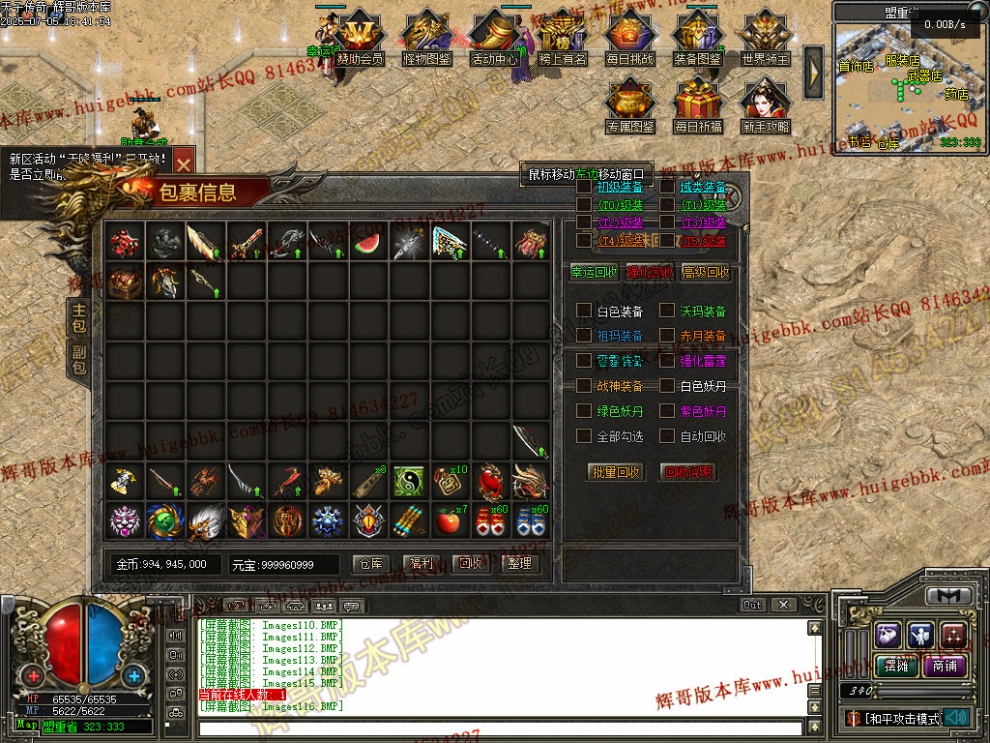Select the watermelon item in the bag
Viewport: 990px width, 743px height.
click(369, 243)
